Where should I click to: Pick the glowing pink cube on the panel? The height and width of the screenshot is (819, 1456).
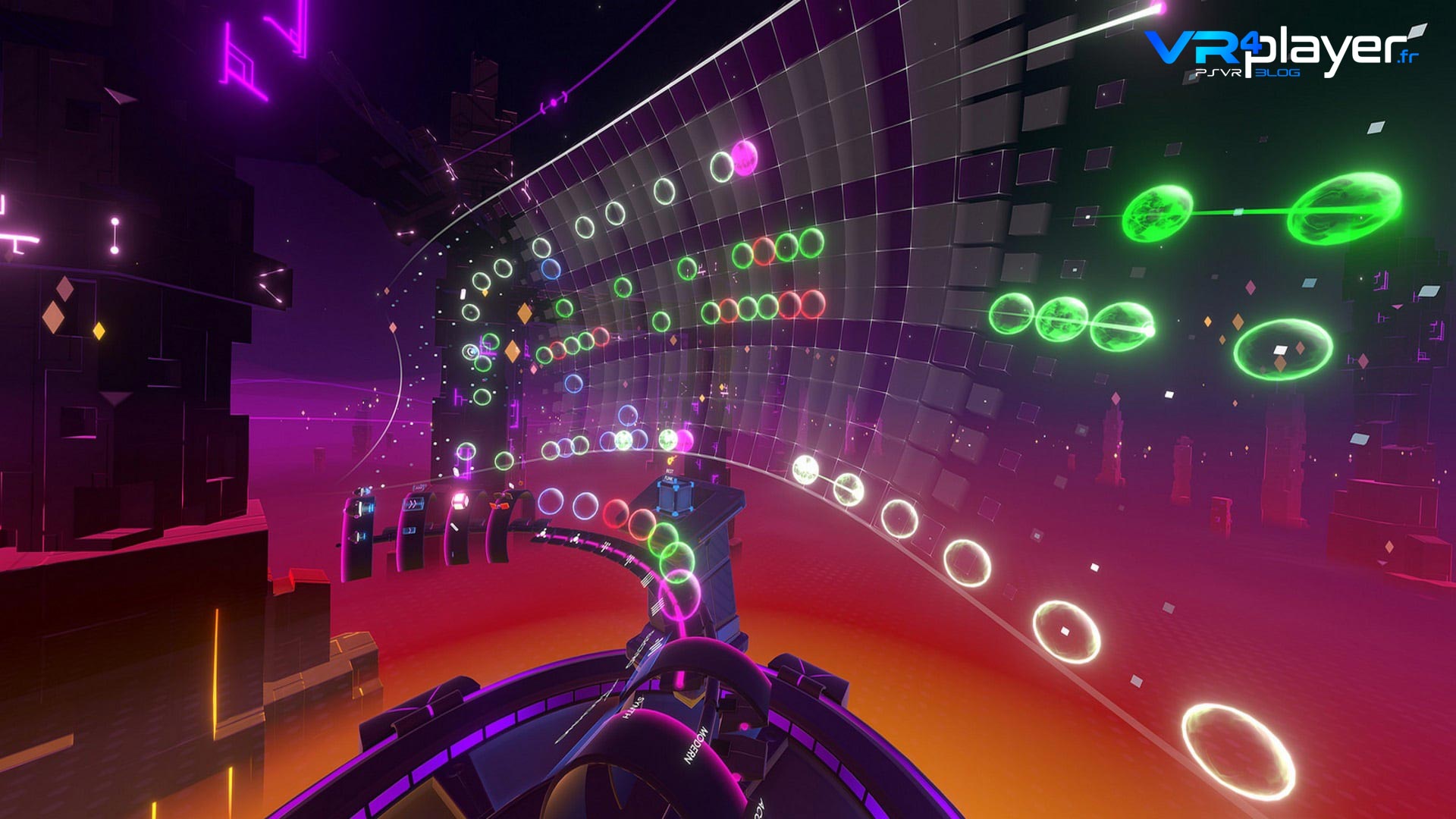click(x=460, y=500)
